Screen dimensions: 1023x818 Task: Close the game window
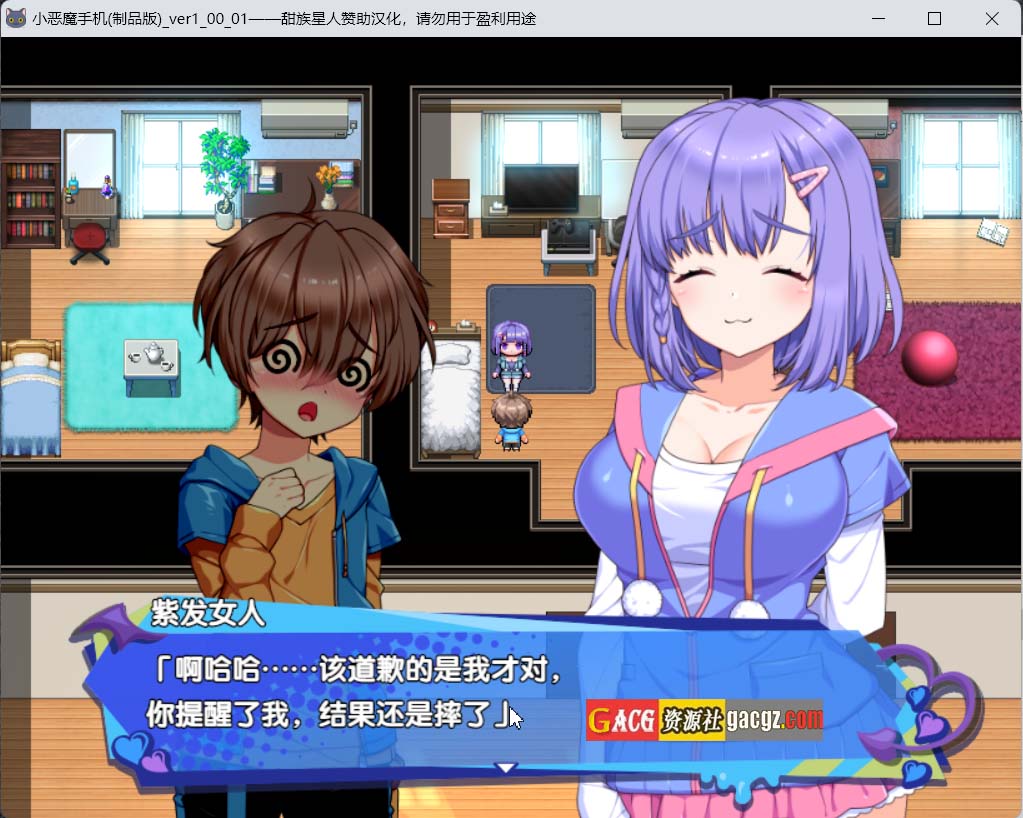coord(991,18)
